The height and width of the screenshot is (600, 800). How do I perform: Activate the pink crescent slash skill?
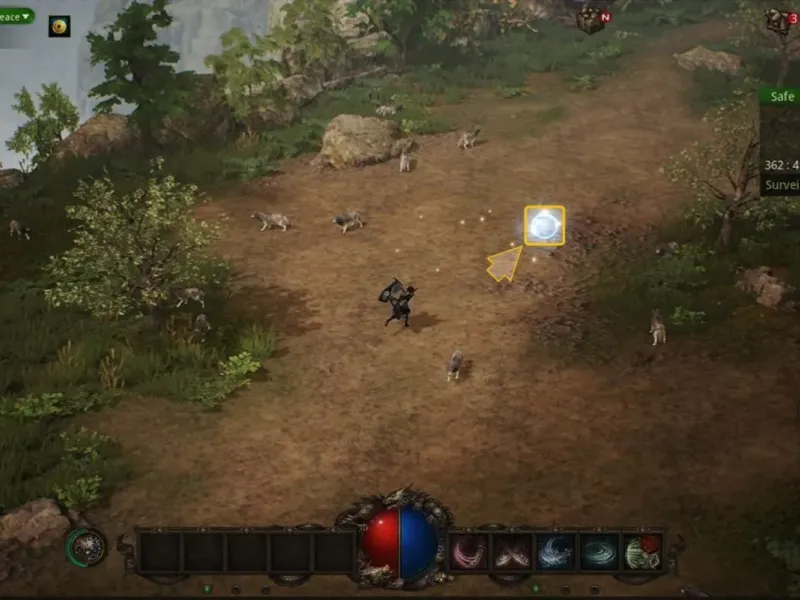[x=468, y=552]
